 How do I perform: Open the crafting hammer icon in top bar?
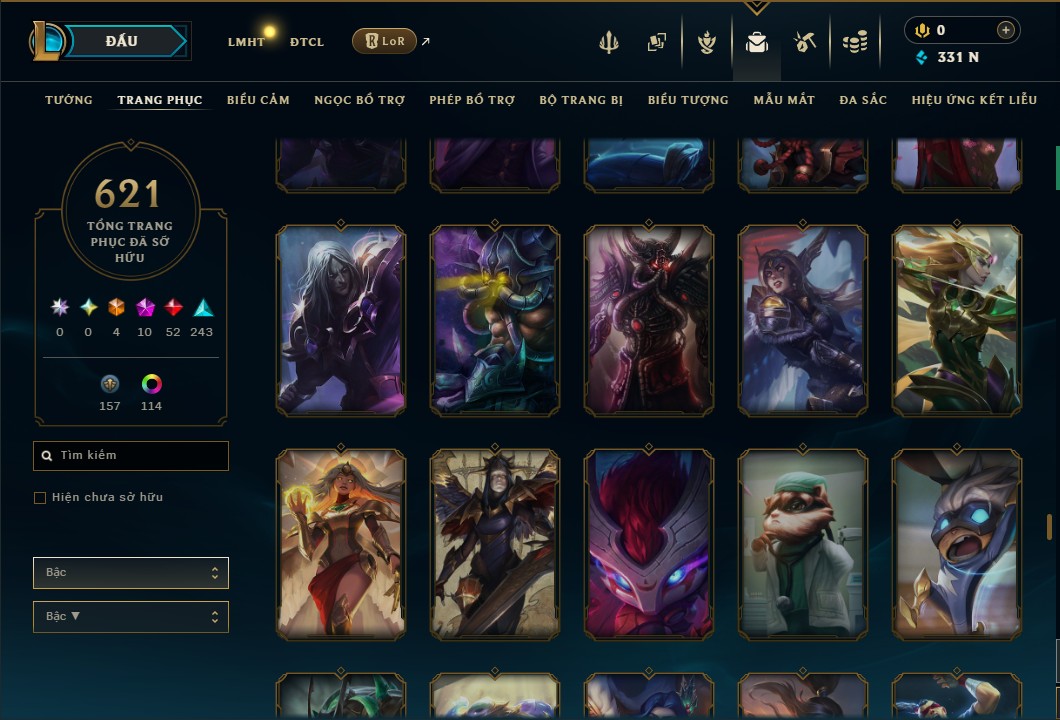(x=805, y=42)
